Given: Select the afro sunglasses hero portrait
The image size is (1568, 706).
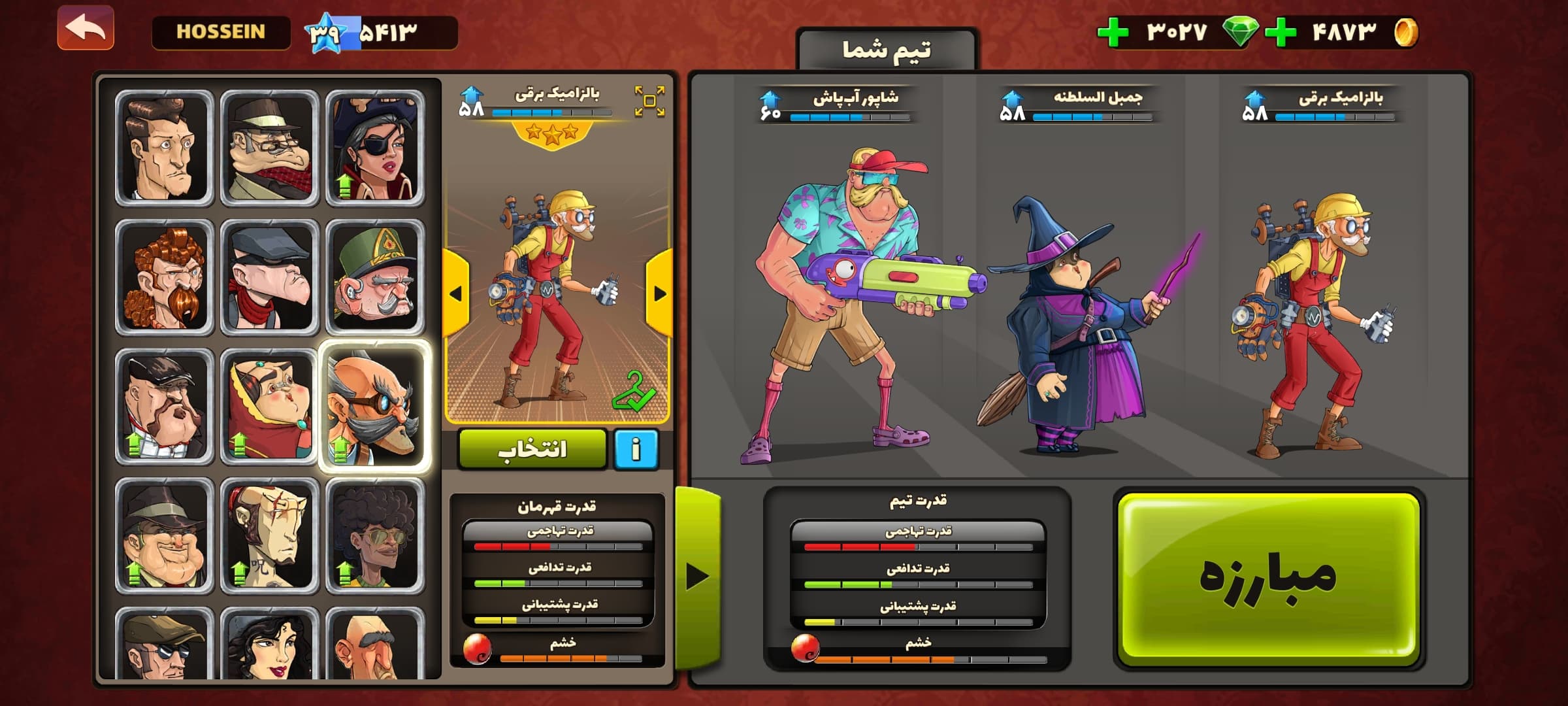Looking at the screenshot, I should pyautogui.click(x=374, y=535).
